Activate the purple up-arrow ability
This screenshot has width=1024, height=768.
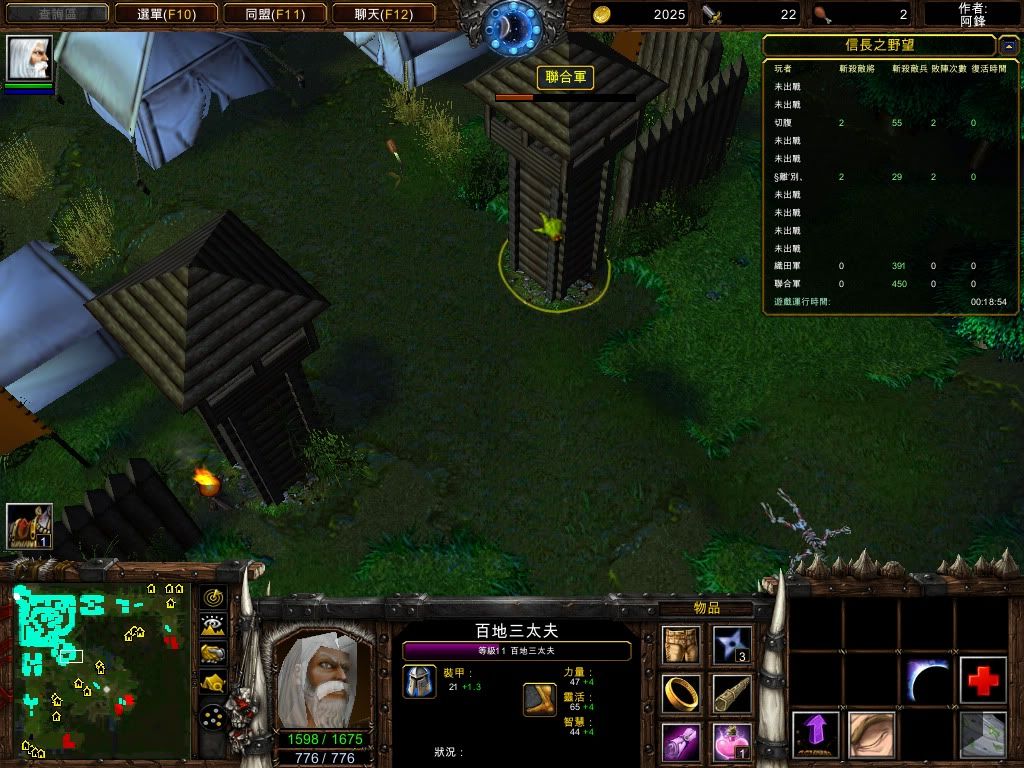[815, 735]
